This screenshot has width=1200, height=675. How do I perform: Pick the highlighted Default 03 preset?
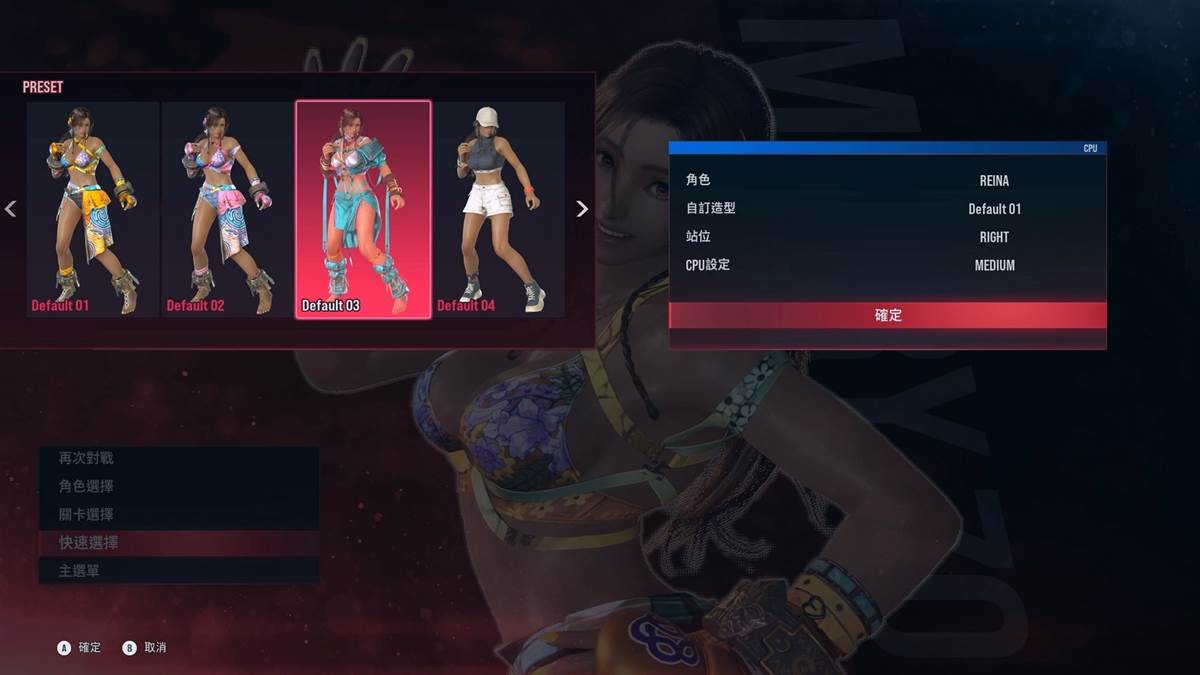point(363,209)
